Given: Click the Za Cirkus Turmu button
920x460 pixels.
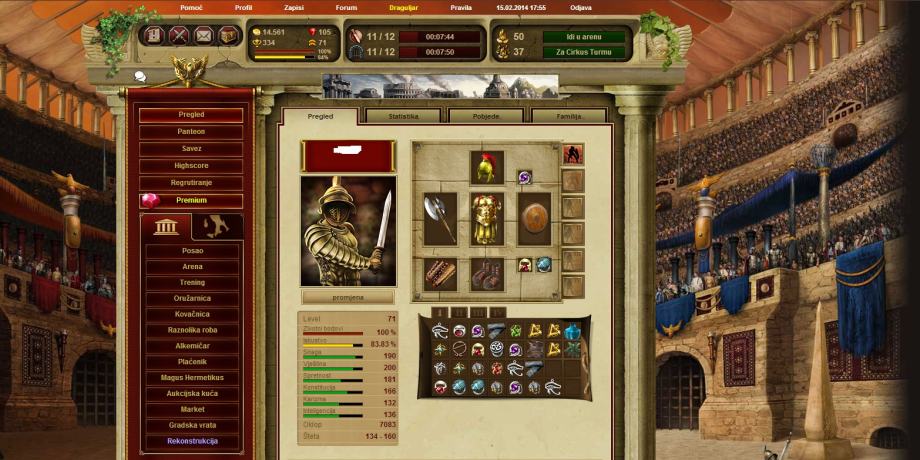Looking at the screenshot, I should (585, 53).
